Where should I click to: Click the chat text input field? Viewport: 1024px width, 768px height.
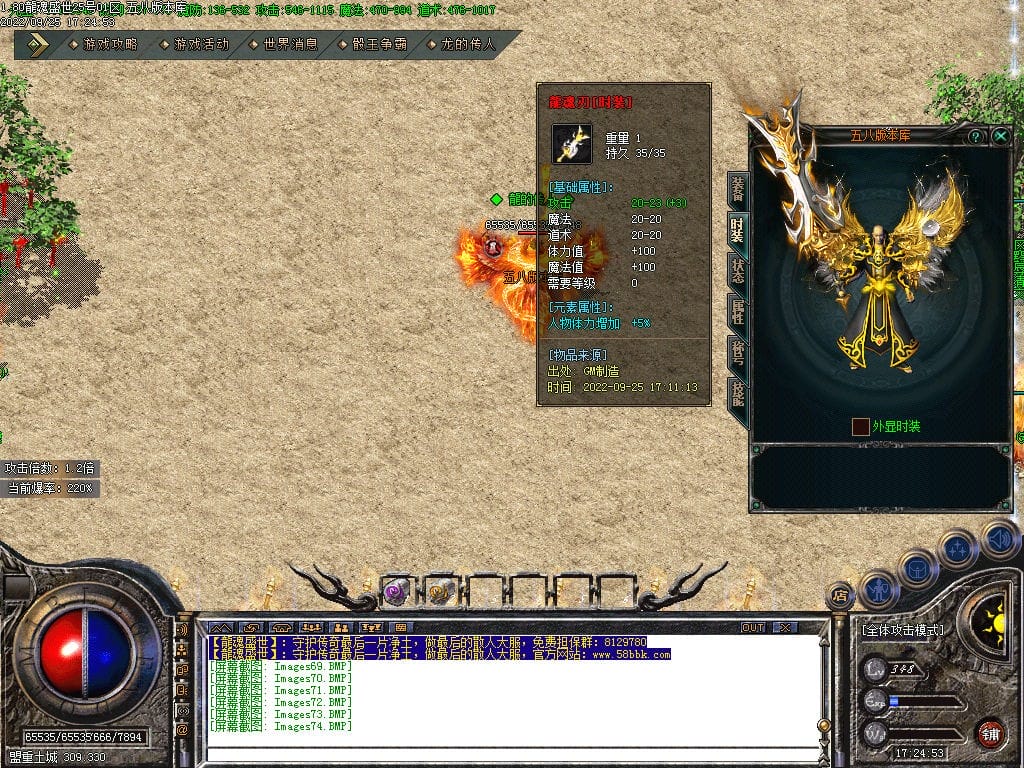[510, 755]
